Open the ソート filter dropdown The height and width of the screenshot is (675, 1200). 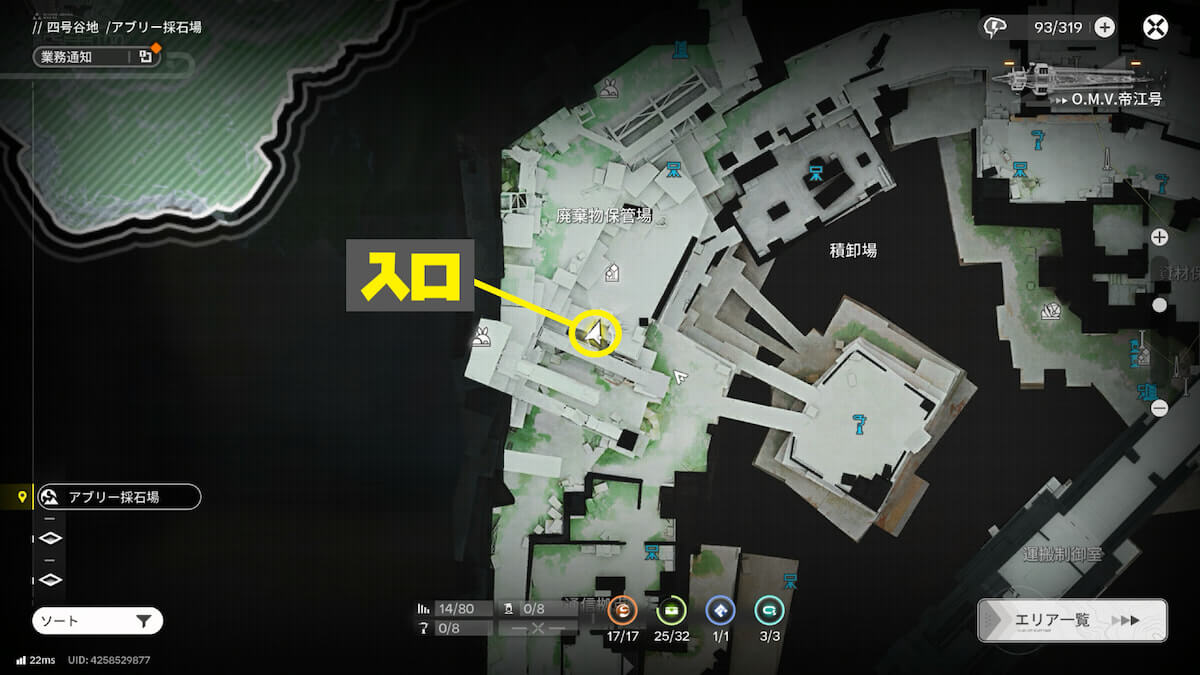pos(97,621)
